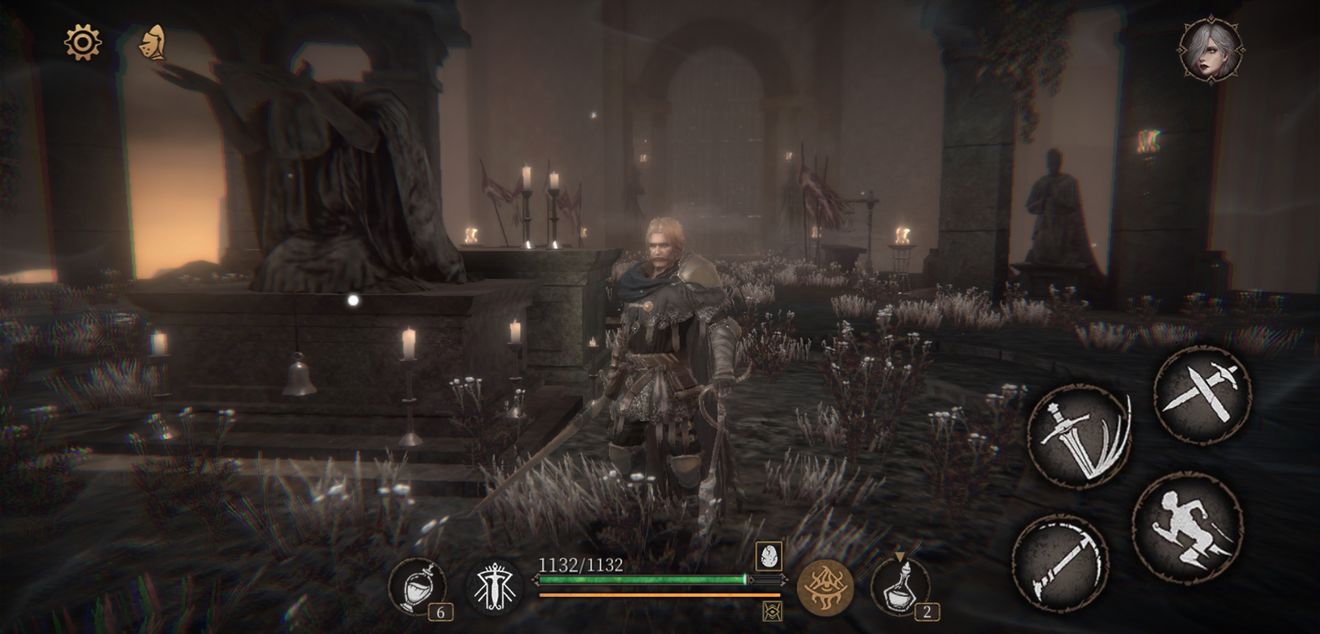Tap the small eye rune icon
This screenshot has width=1320, height=634.
click(x=772, y=611)
